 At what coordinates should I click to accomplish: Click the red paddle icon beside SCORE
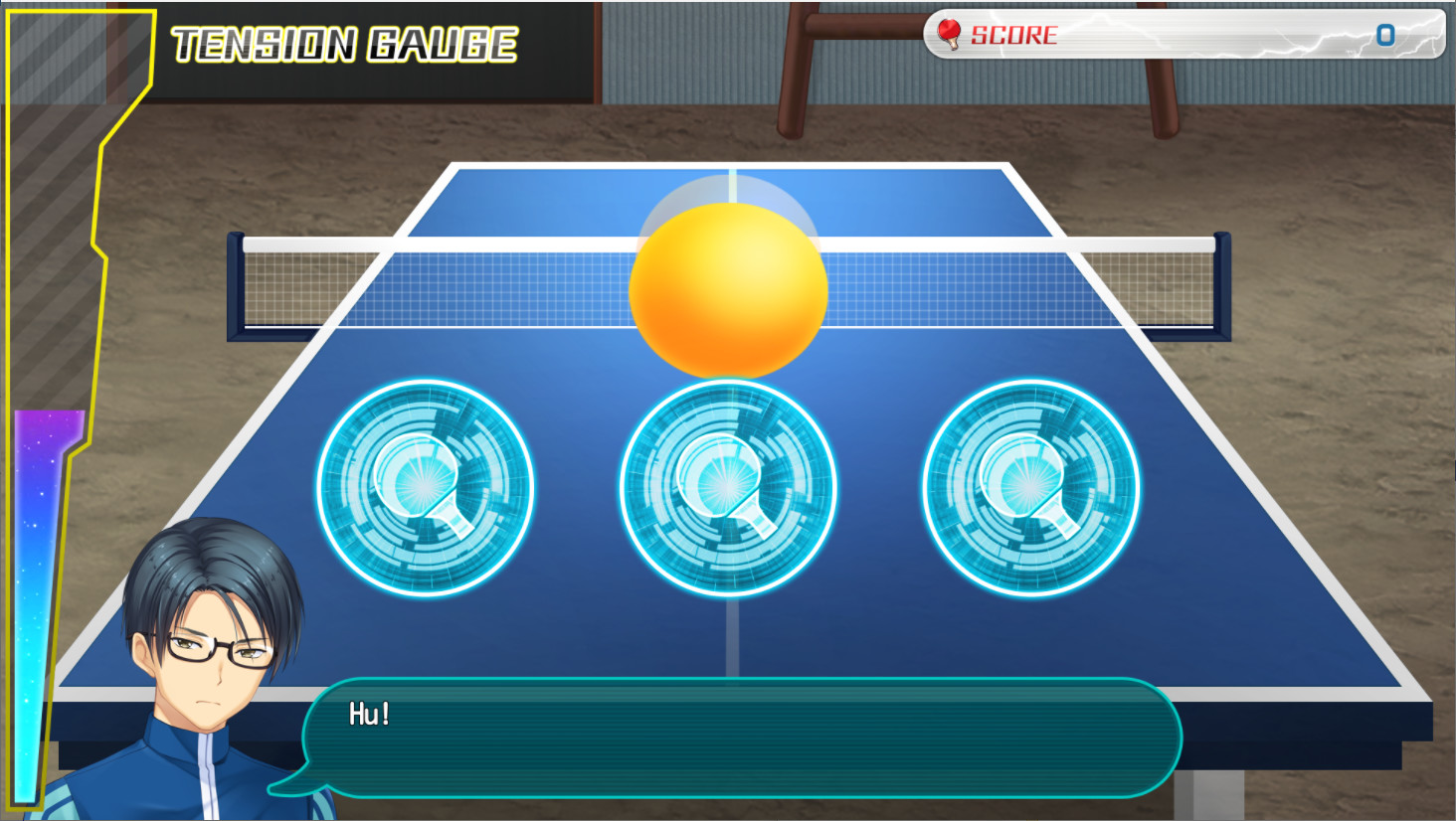[x=952, y=32]
